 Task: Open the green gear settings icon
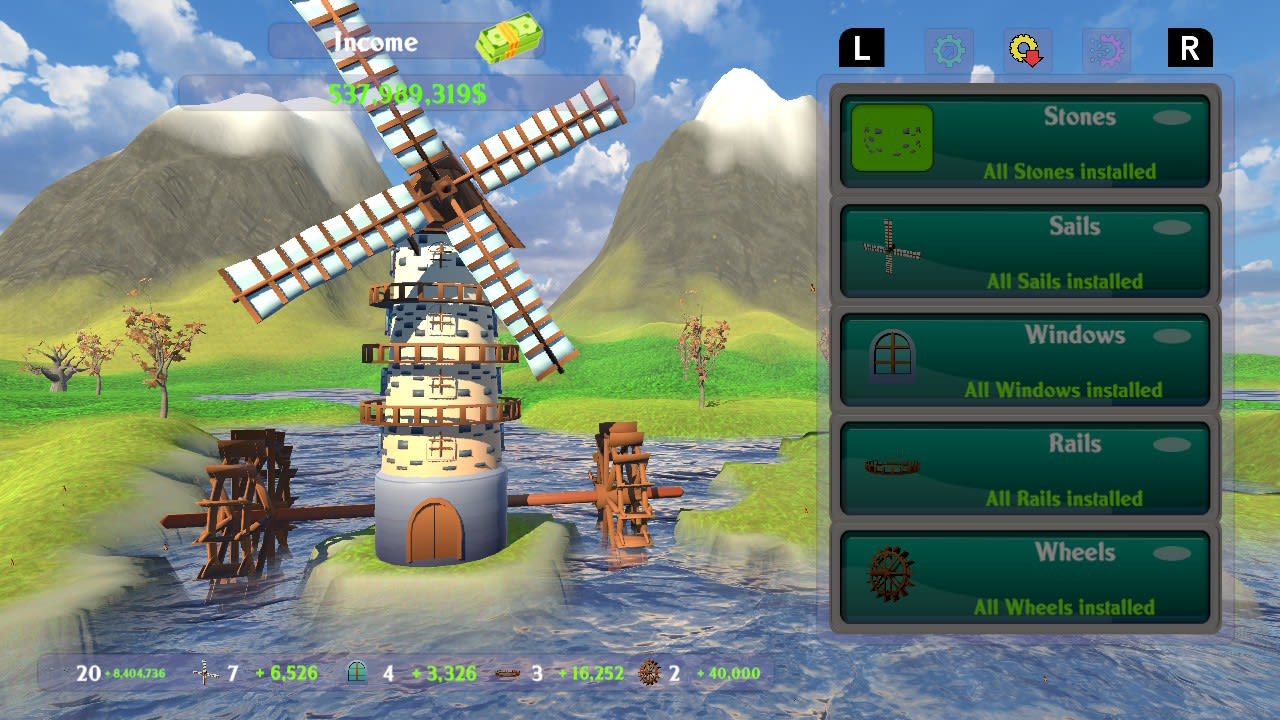point(948,48)
